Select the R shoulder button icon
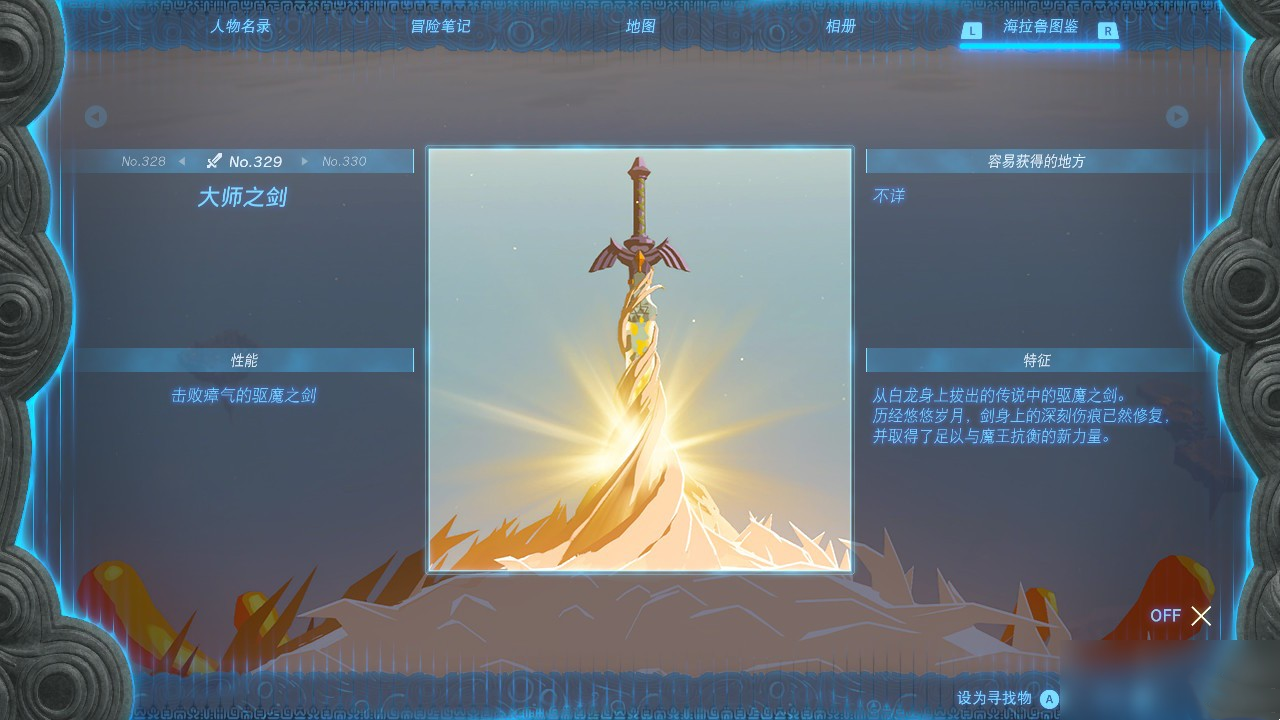Screen dimensions: 1280x720 click(x=1110, y=31)
